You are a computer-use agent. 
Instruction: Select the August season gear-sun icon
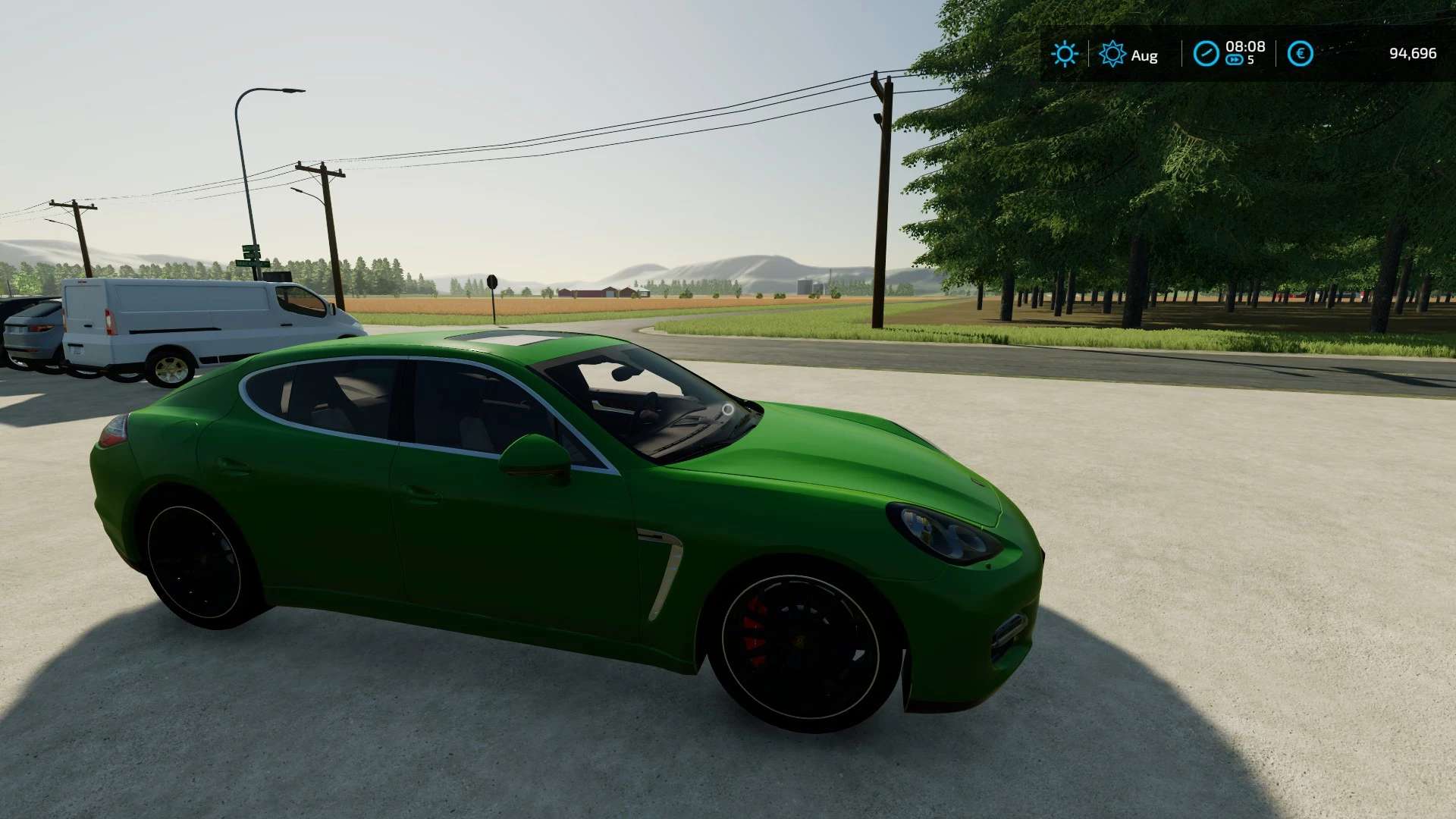click(x=1112, y=54)
